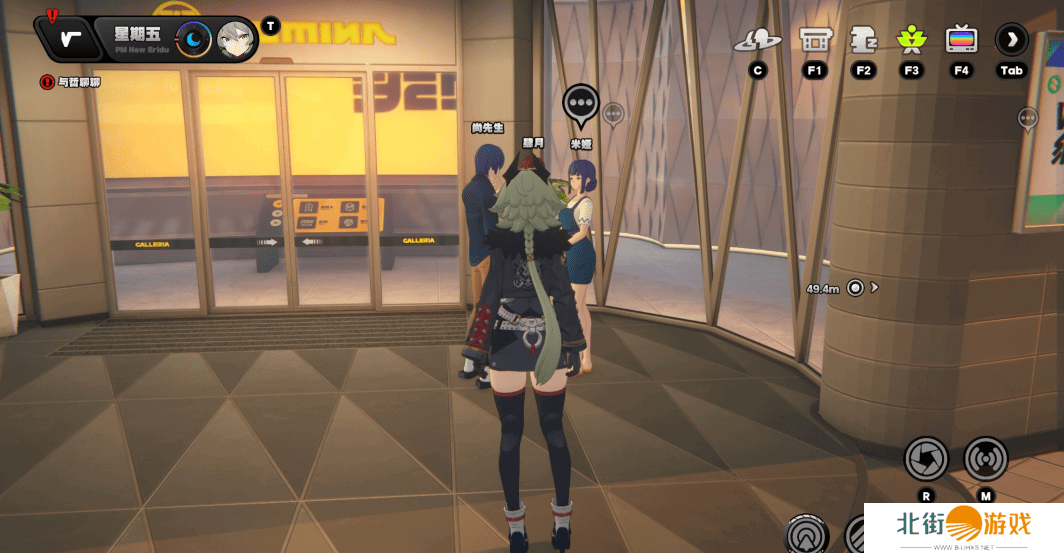This screenshot has height=553, width=1064.
Task: Click the storefront building icon
Action: [x=815, y=40]
